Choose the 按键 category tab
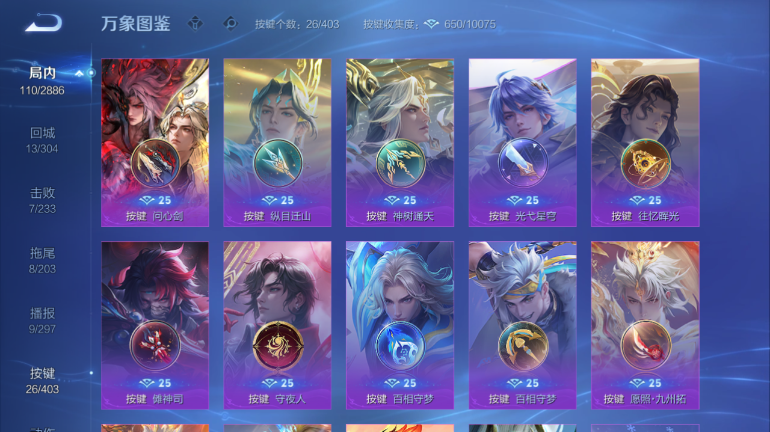The image size is (770, 432). click(x=42, y=380)
